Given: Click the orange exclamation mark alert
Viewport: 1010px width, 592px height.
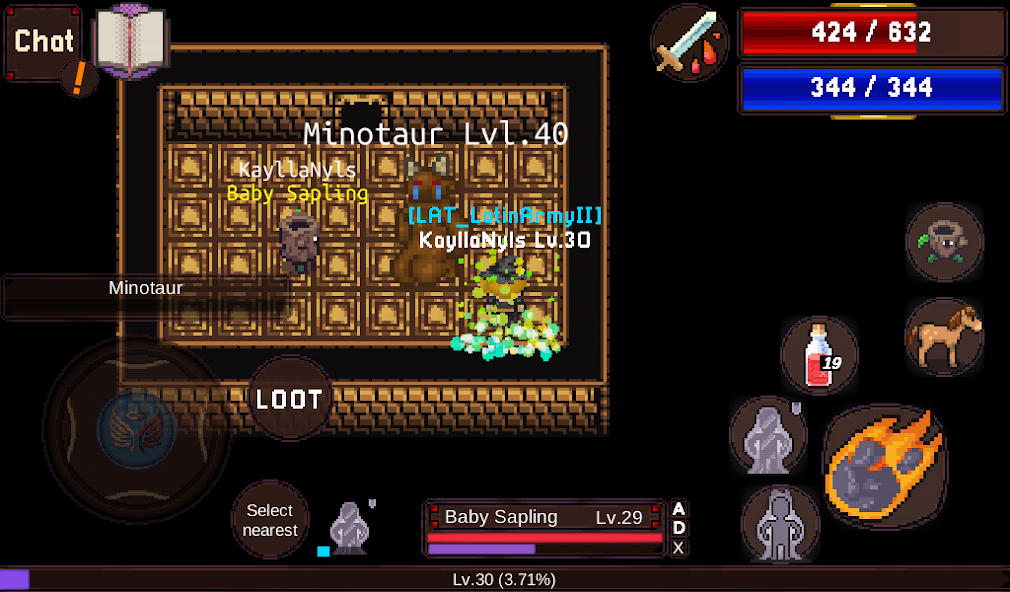Looking at the screenshot, I should click(x=78, y=78).
